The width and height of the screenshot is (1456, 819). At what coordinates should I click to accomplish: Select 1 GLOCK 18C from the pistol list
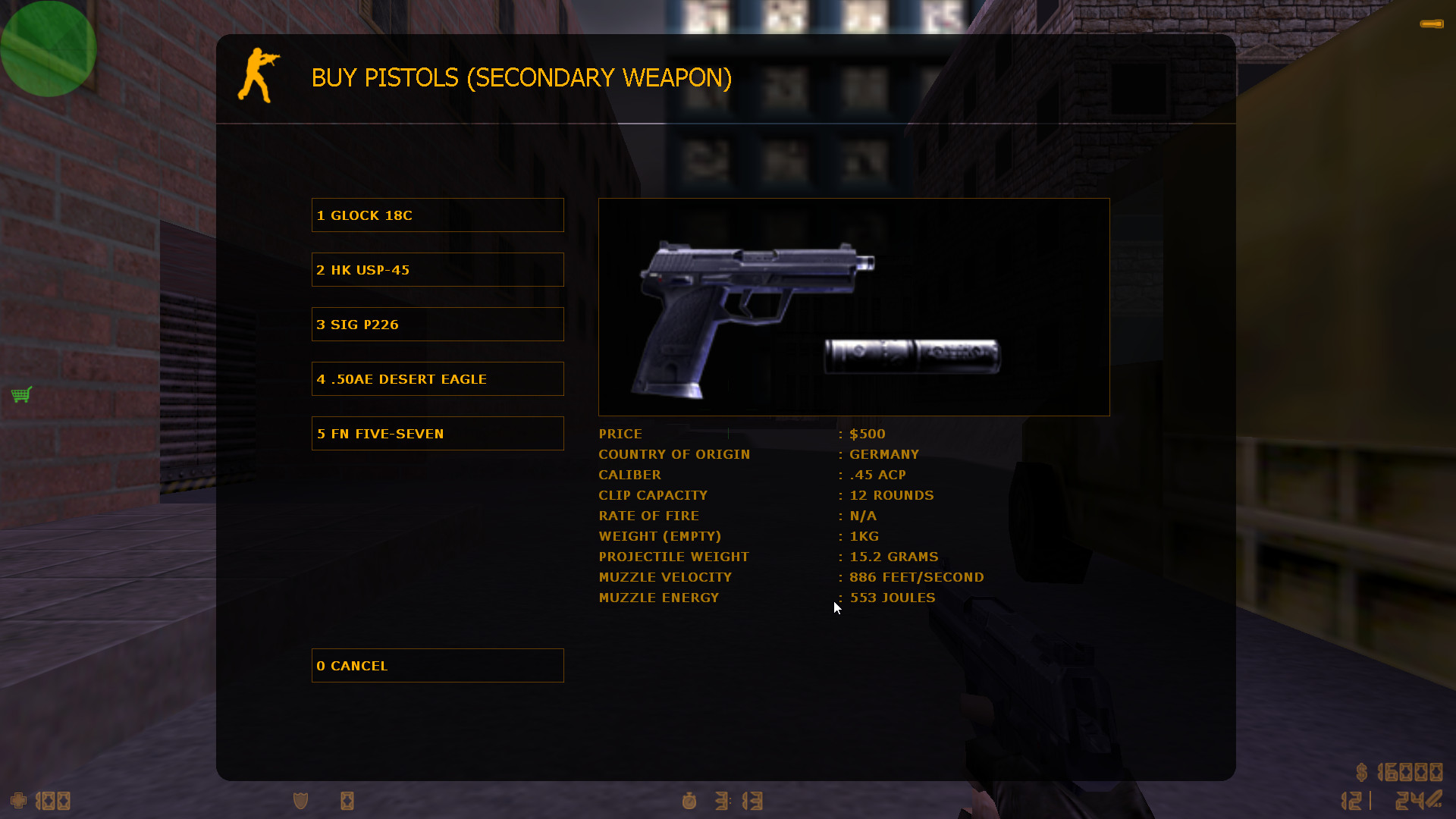(x=438, y=215)
